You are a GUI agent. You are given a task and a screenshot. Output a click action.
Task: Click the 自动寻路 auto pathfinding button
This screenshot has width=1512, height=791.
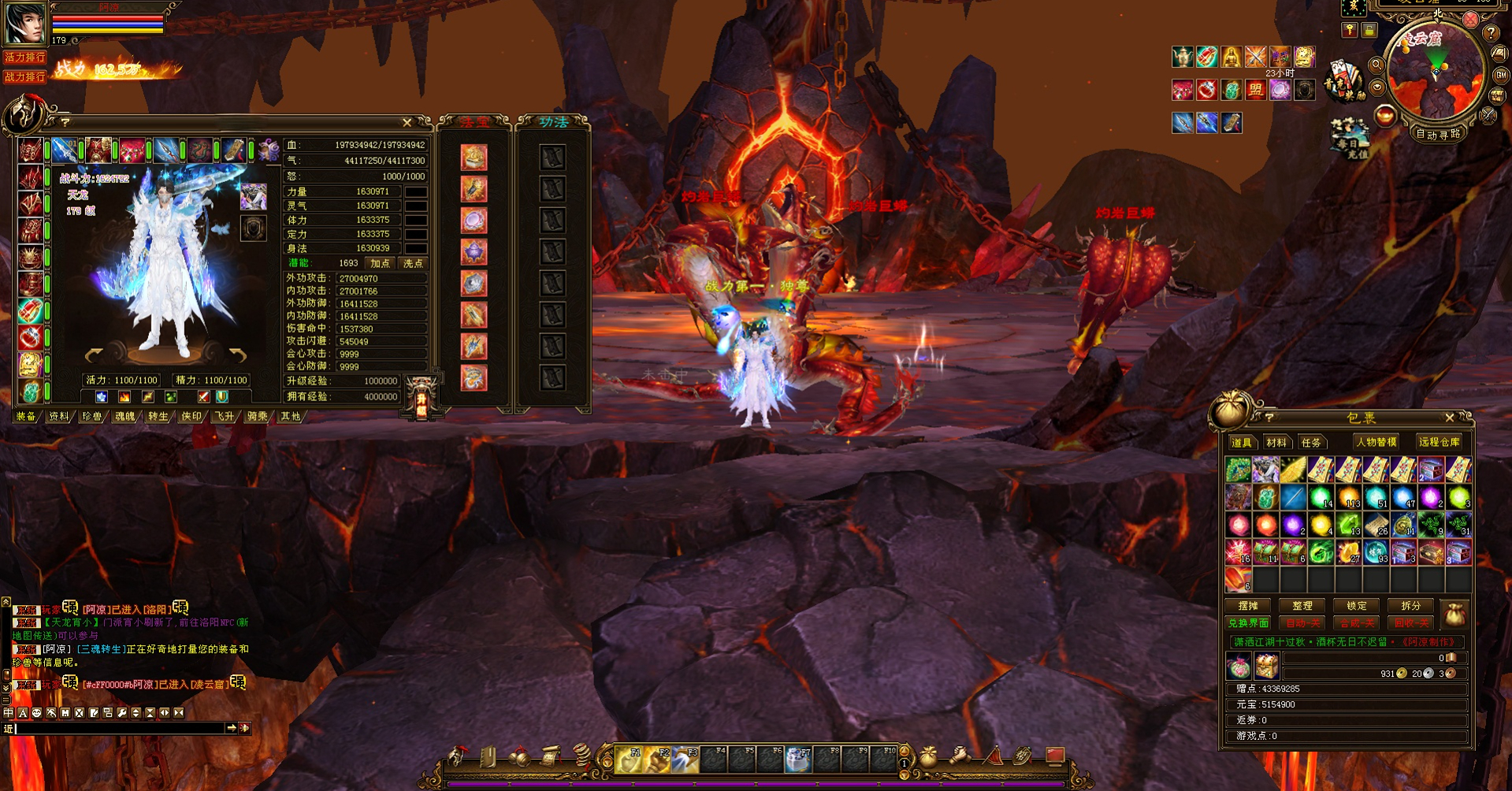point(1438,134)
